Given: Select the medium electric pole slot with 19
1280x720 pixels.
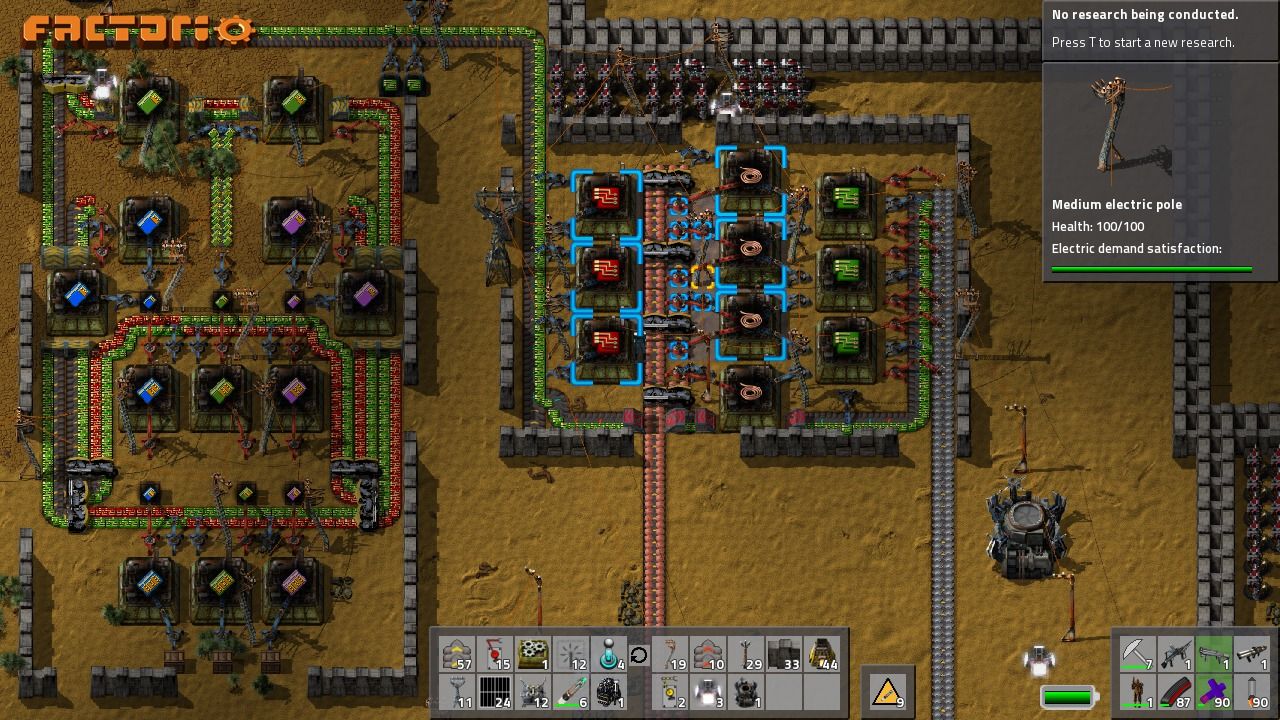Looking at the screenshot, I should click(670, 655).
